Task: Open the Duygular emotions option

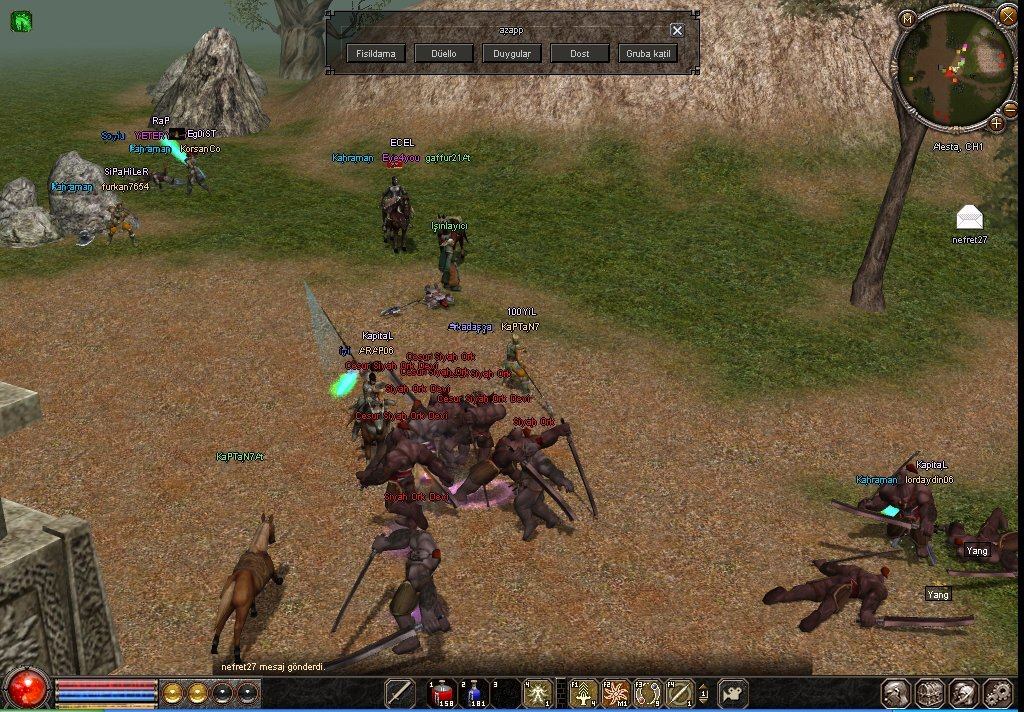Action: 512,53
